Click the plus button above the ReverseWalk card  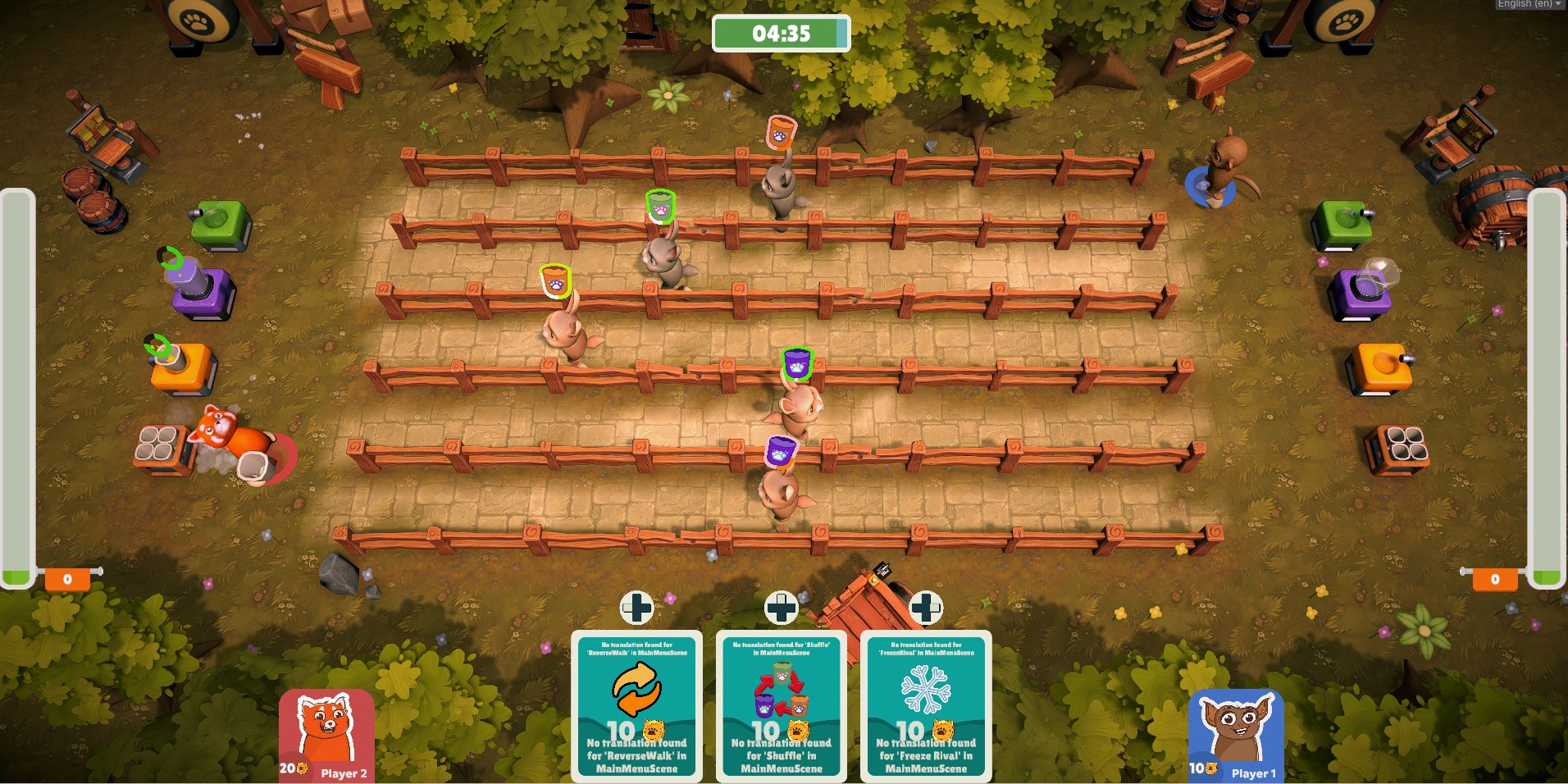(636, 608)
